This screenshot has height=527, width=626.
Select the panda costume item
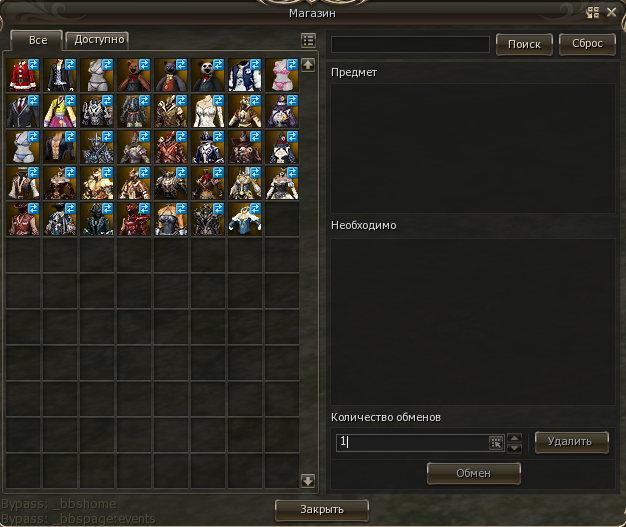(x=208, y=74)
